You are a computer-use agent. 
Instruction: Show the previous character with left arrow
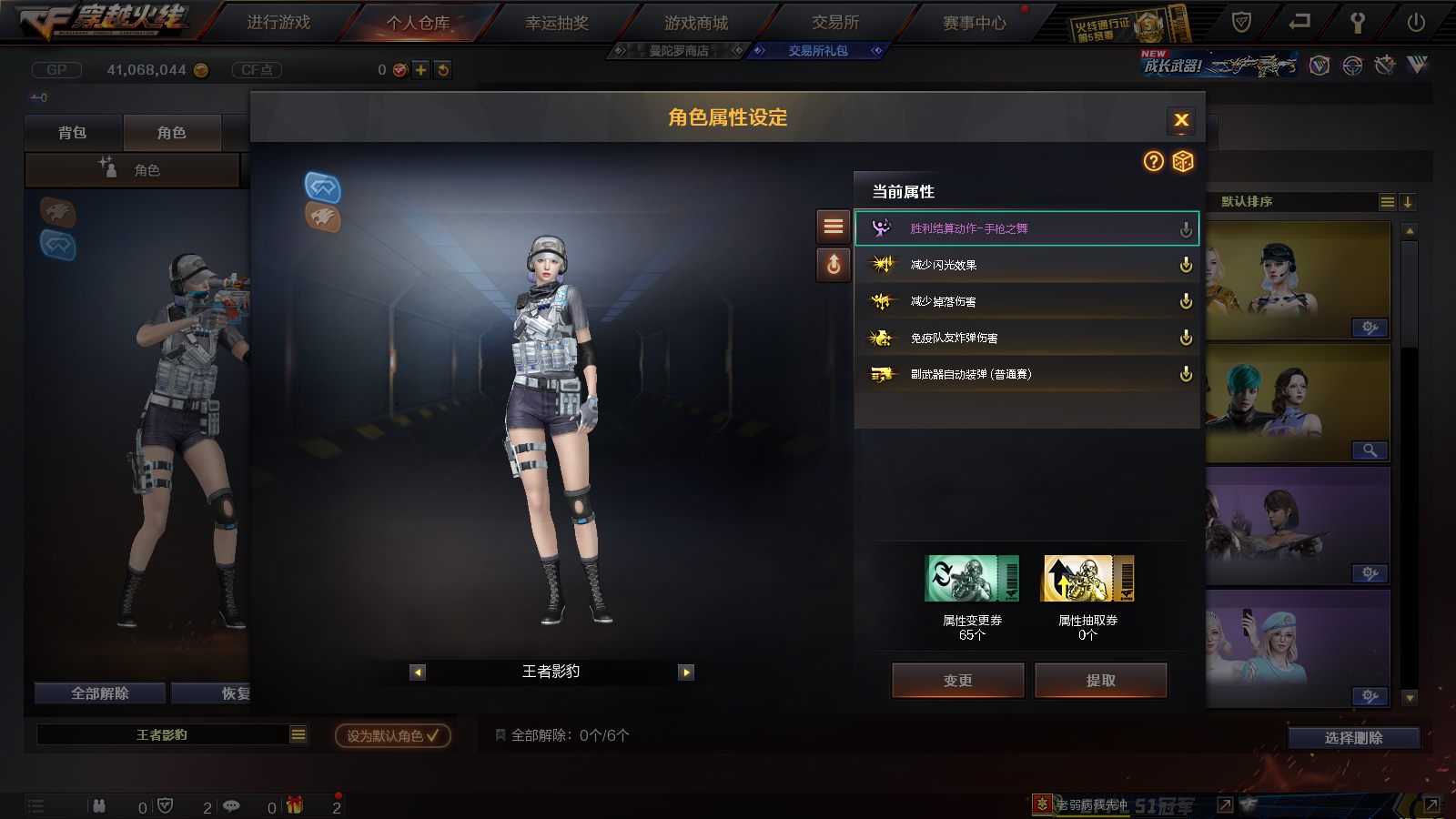pos(418,672)
